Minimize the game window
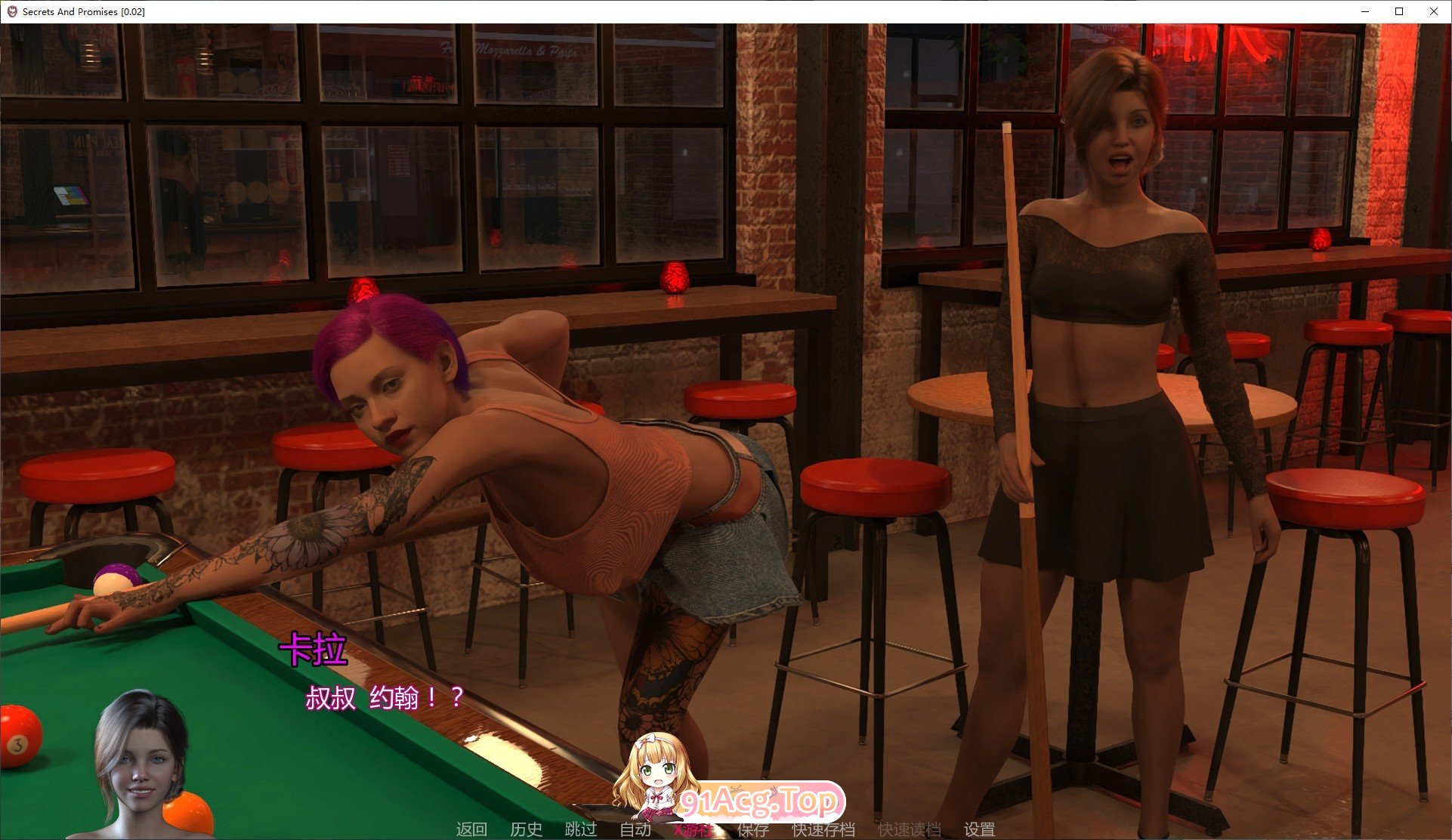 [1366, 11]
